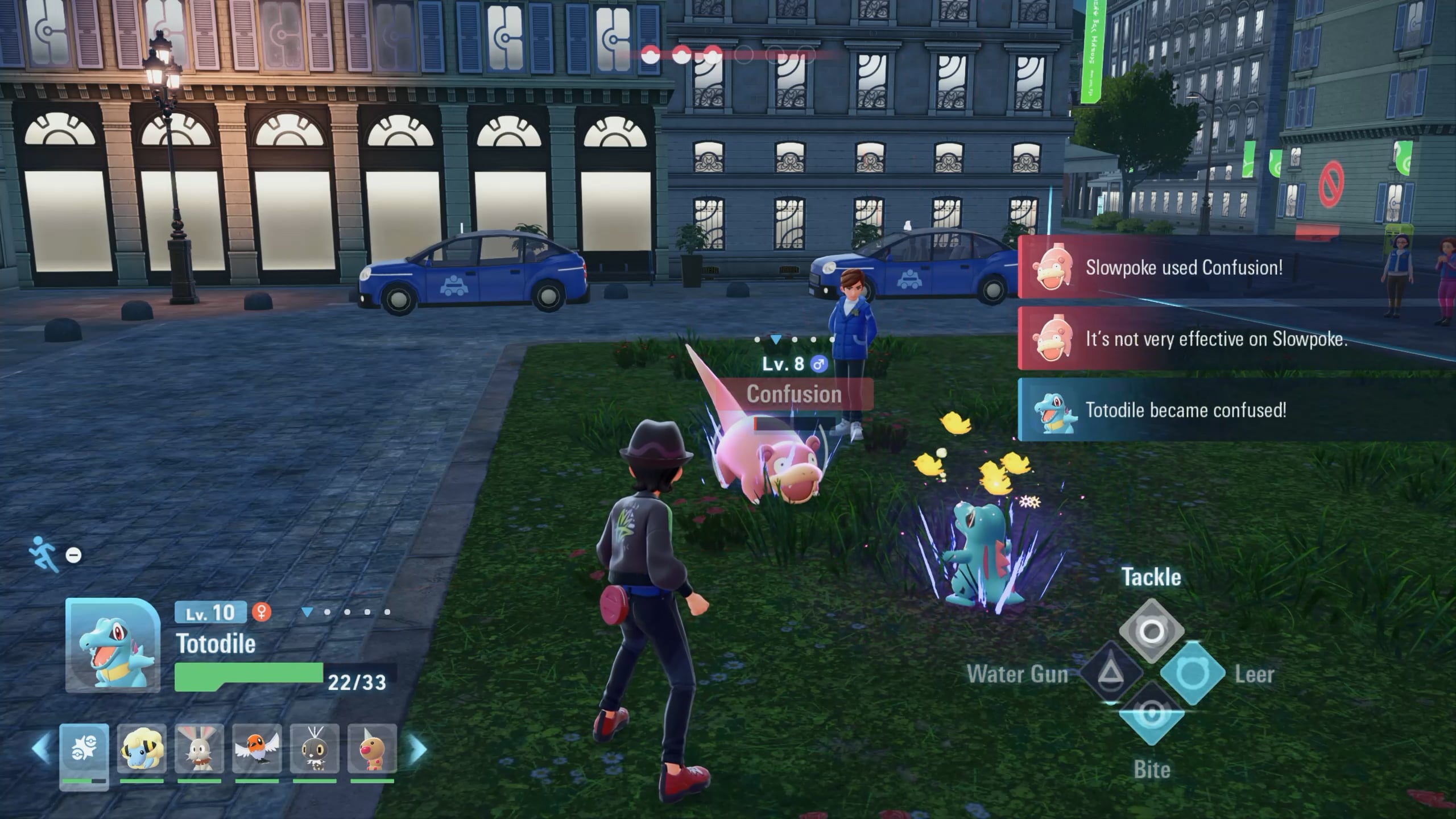Screen dimensions: 1456x819
Task: Open Totodile's large portrait
Action: click(113, 646)
